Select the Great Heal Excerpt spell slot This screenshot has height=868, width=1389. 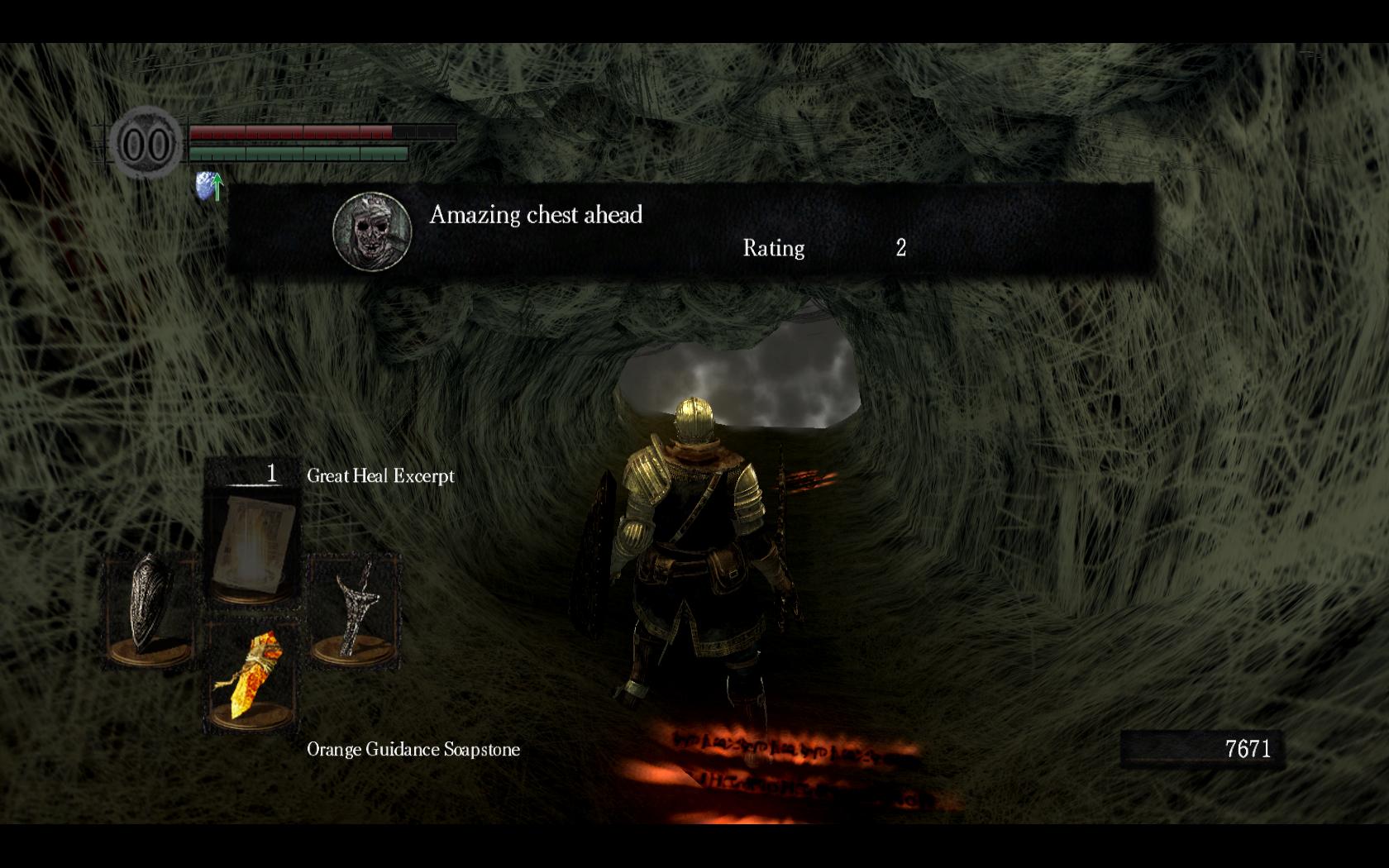pyautogui.click(x=252, y=538)
